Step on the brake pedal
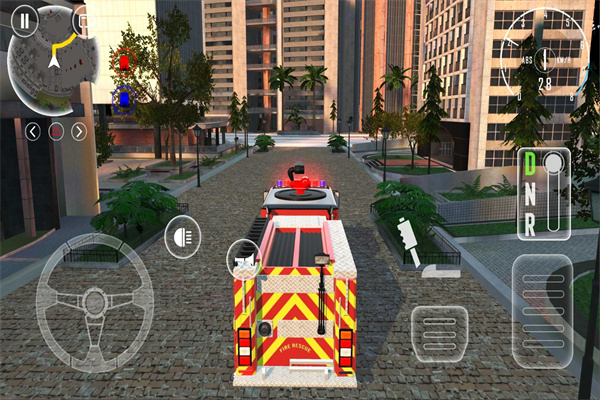The height and width of the screenshot is (400, 600). click(439, 335)
